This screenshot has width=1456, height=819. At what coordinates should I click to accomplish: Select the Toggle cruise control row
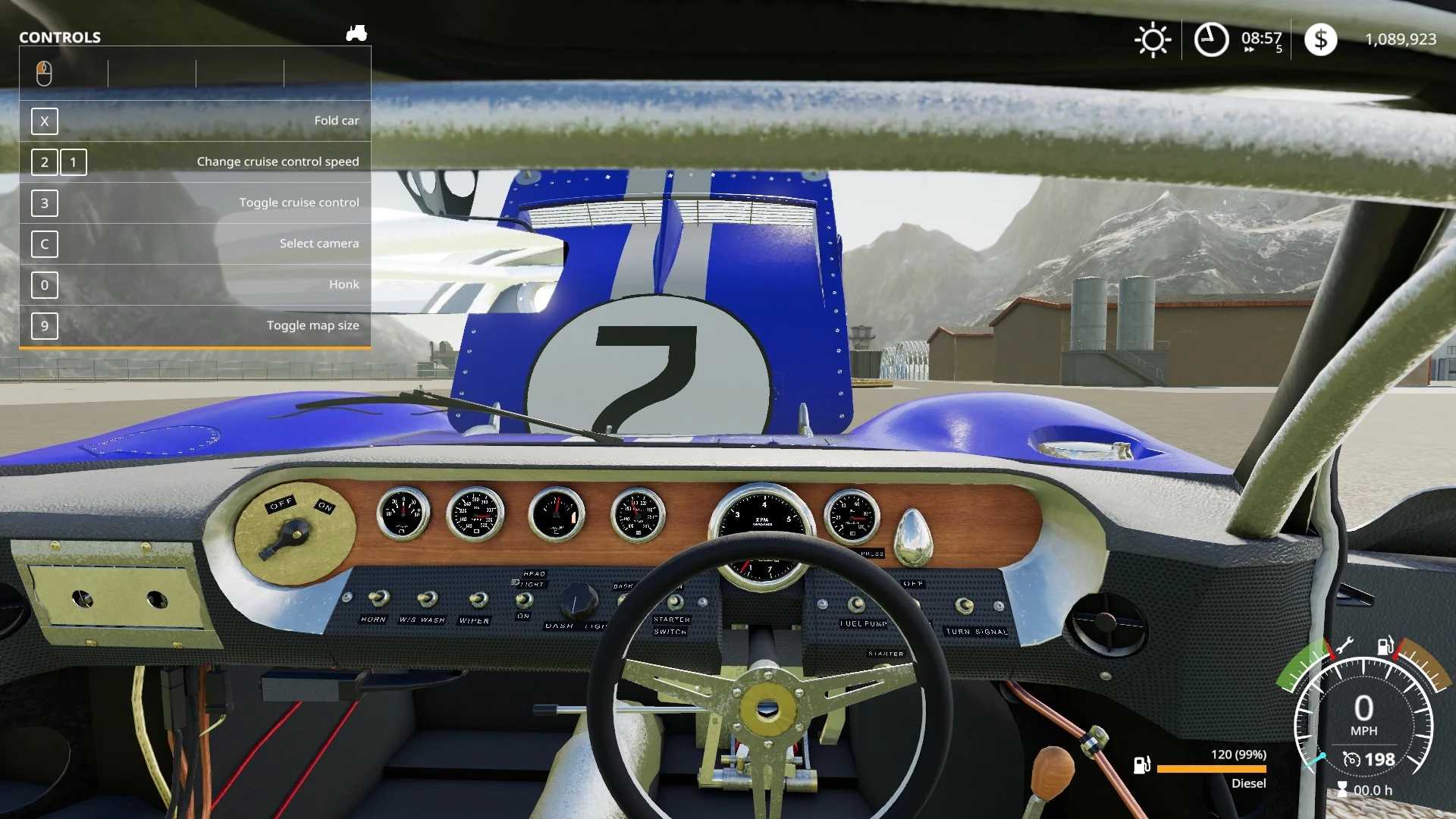[x=195, y=203]
